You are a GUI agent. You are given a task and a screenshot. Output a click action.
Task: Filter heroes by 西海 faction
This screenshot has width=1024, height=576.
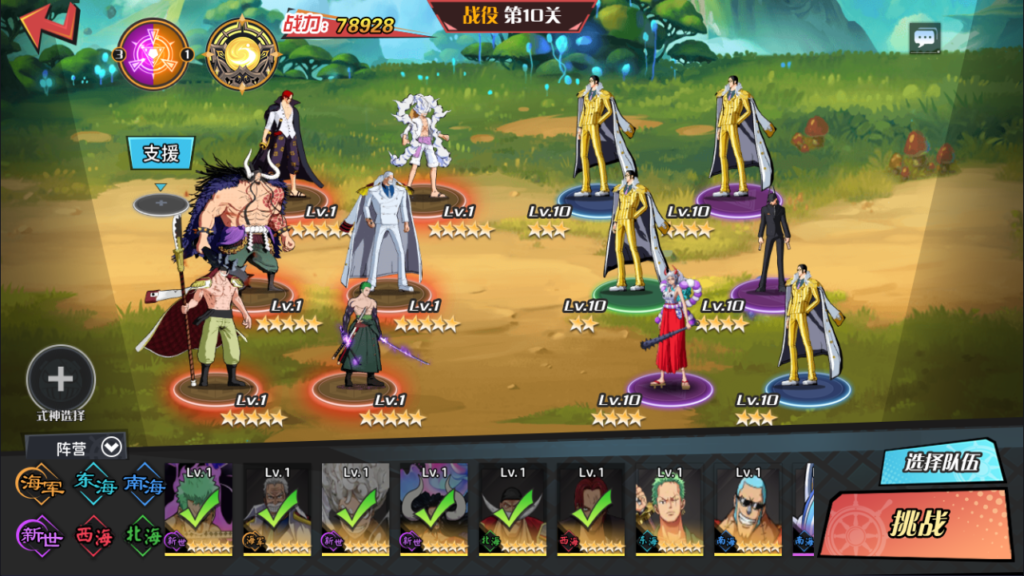pyautogui.click(x=94, y=533)
